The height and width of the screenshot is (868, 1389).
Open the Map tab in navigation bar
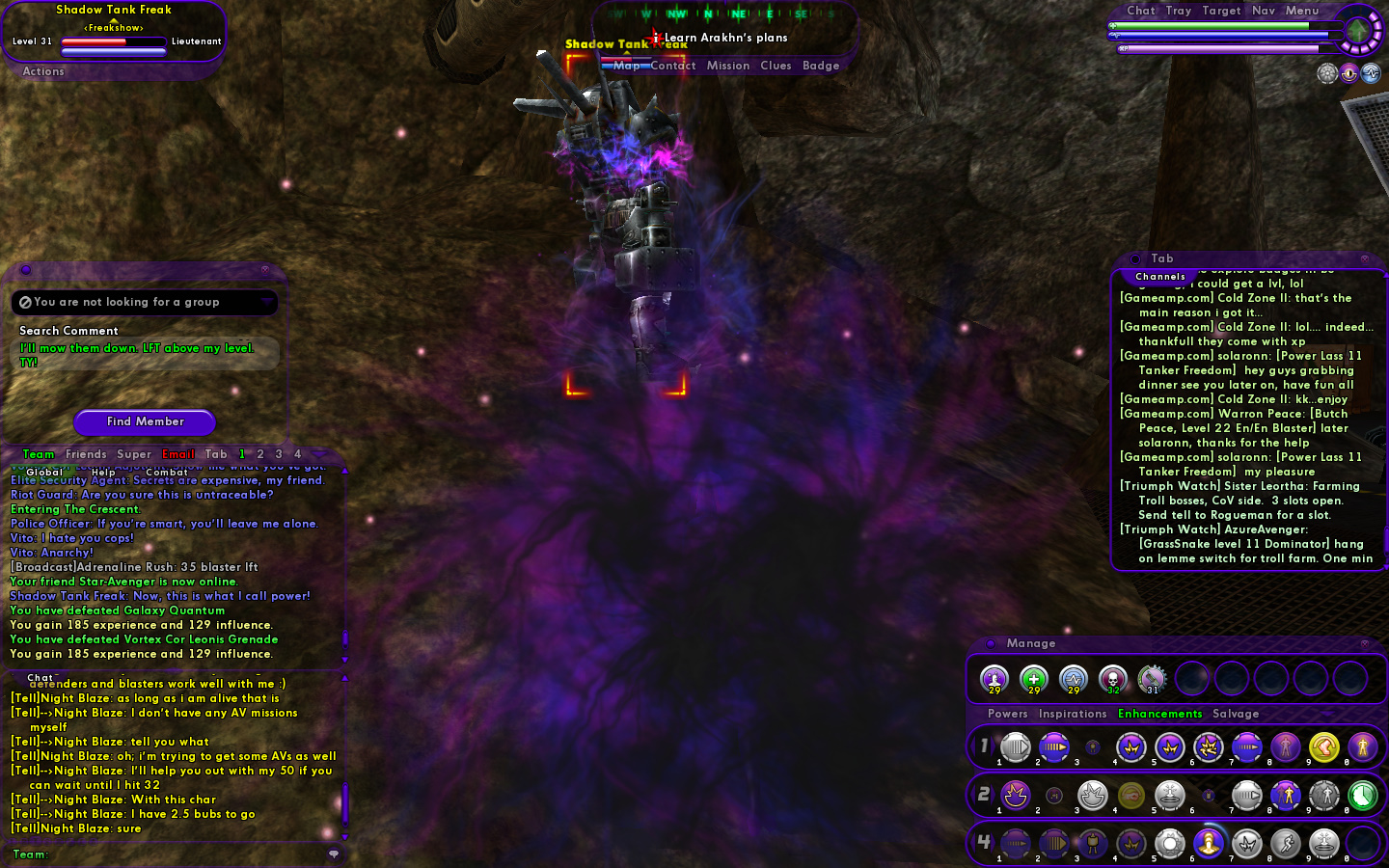click(x=626, y=66)
